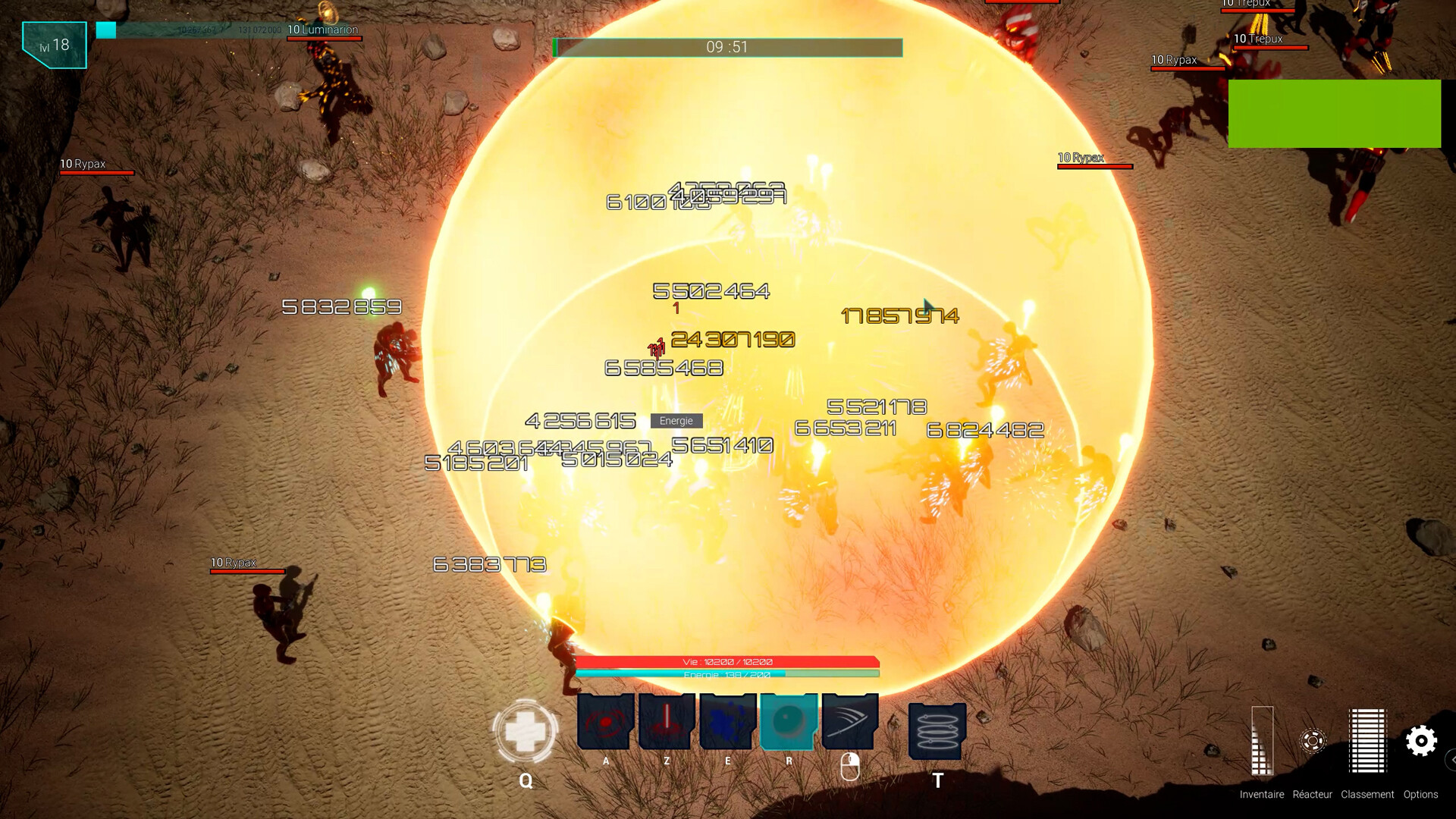Expand the panel via the right-edge chevron
This screenshot has height=819, width=1456.
(1451, 759)
